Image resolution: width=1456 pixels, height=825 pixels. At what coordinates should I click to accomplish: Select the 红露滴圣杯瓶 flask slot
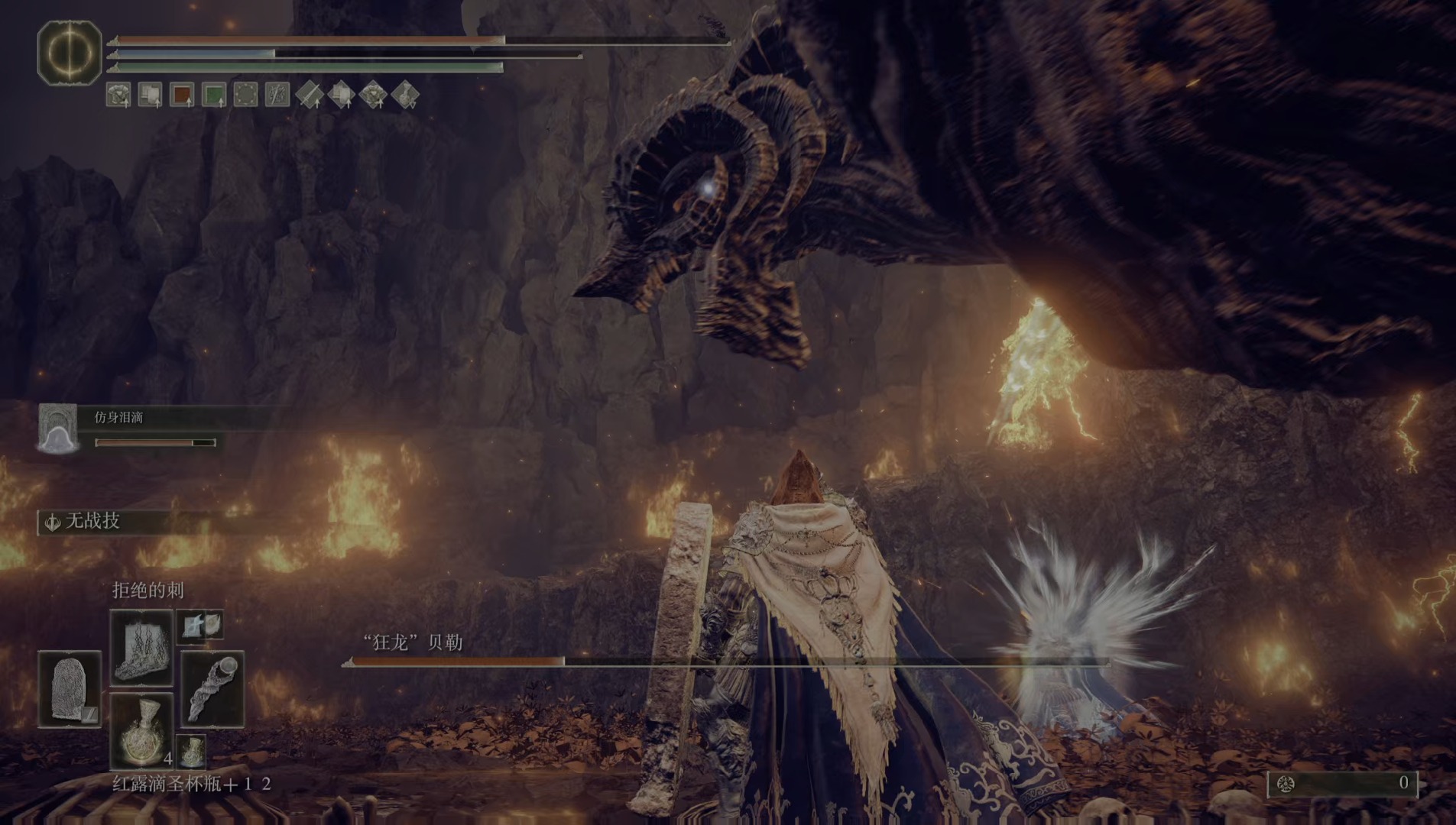pos(141,731)
